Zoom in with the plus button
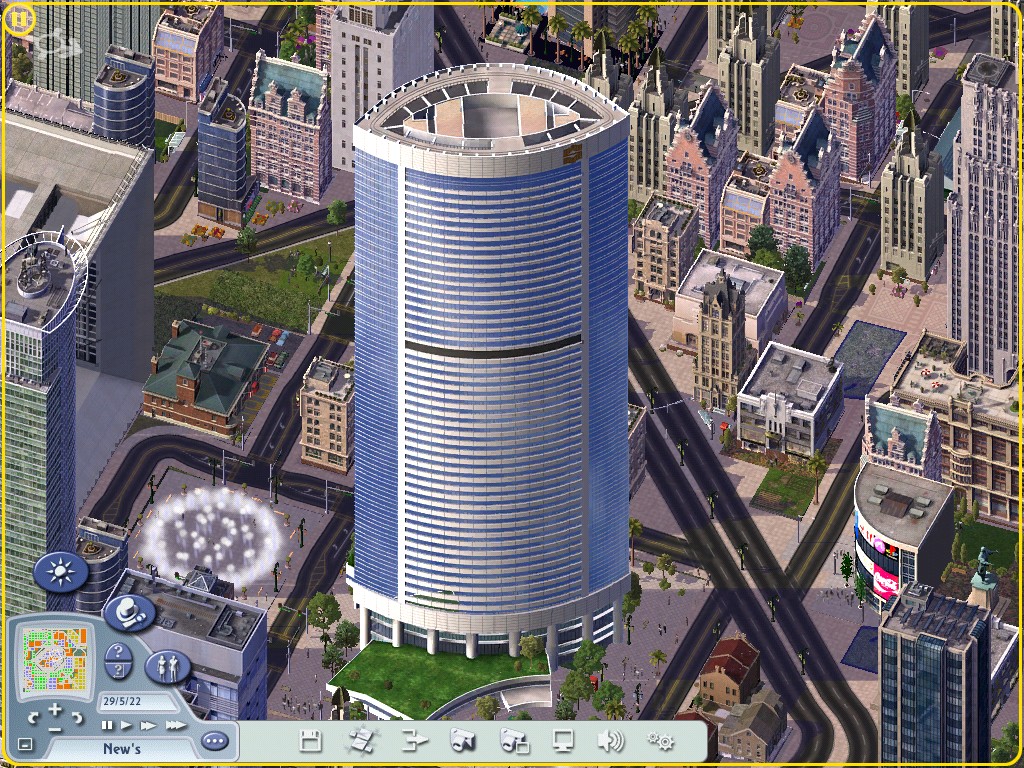The width and height of the screenshot is (1024, 768). click(x=55, y=709)
